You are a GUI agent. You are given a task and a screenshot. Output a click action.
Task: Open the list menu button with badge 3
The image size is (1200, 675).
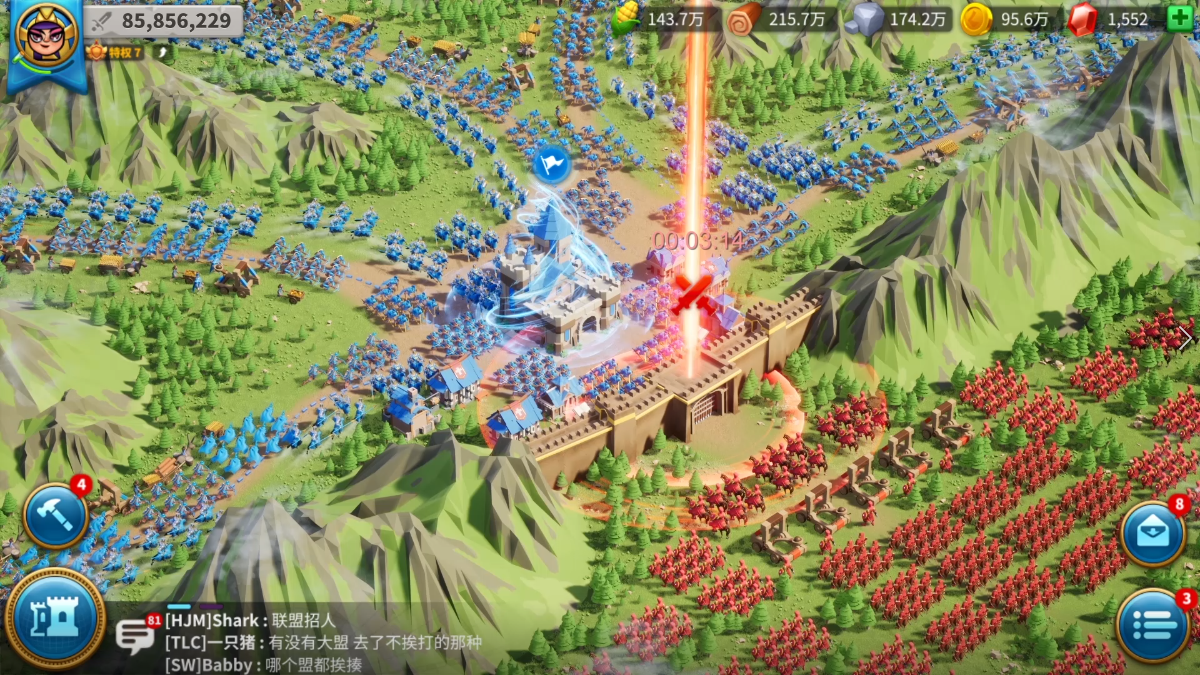[1153, 625]
